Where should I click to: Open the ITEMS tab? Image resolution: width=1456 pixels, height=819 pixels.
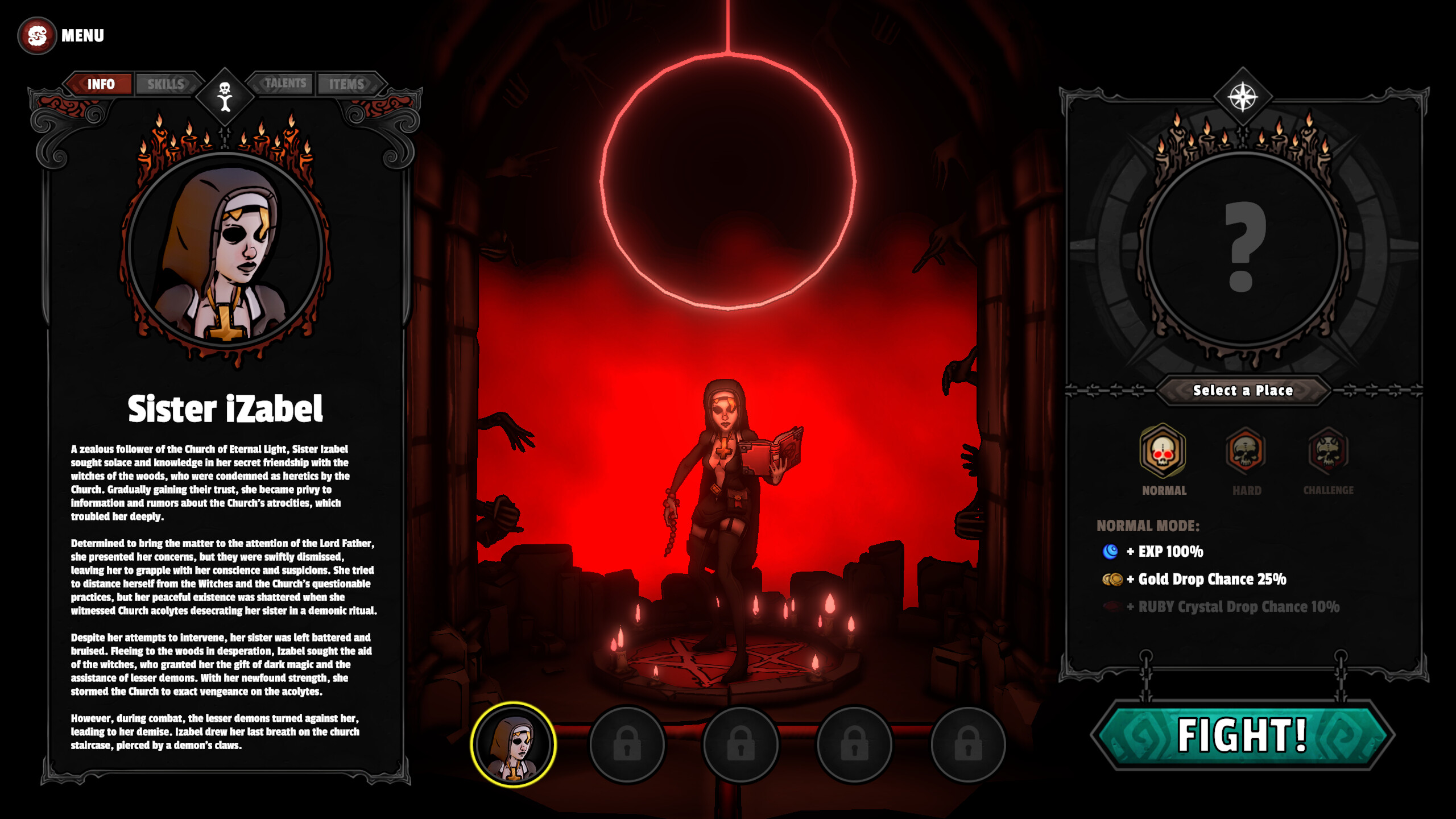click(348, 84)
